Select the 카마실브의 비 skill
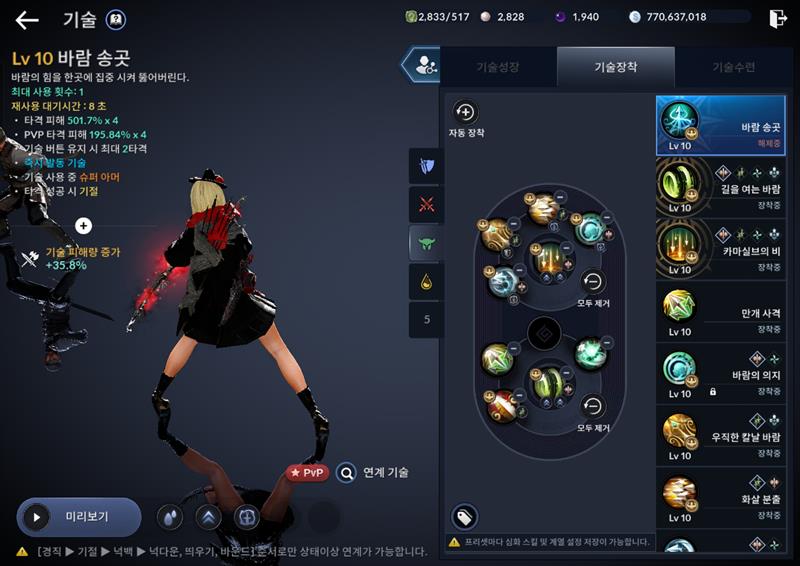 tap(720, 250)
